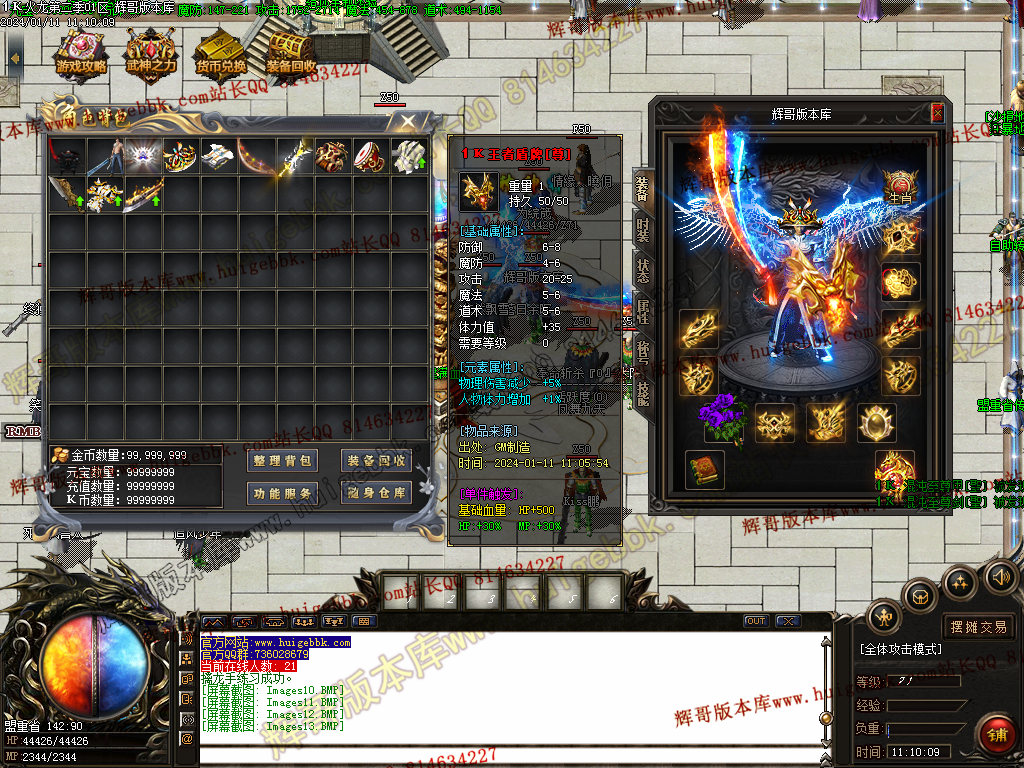Close the backpack window
The width and height of the screenshot is (1024, 768).
point(408,122)
